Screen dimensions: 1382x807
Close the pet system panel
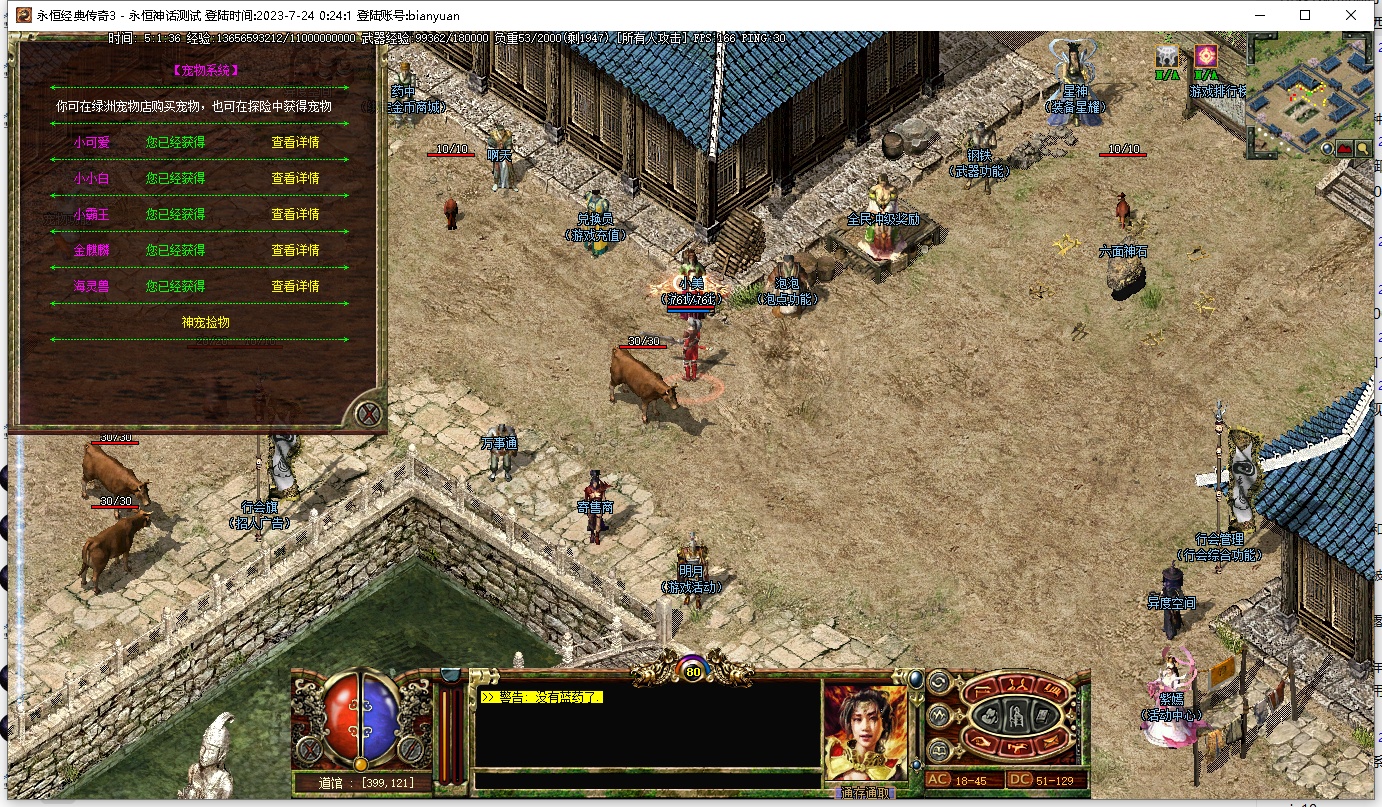coord(369,413)
